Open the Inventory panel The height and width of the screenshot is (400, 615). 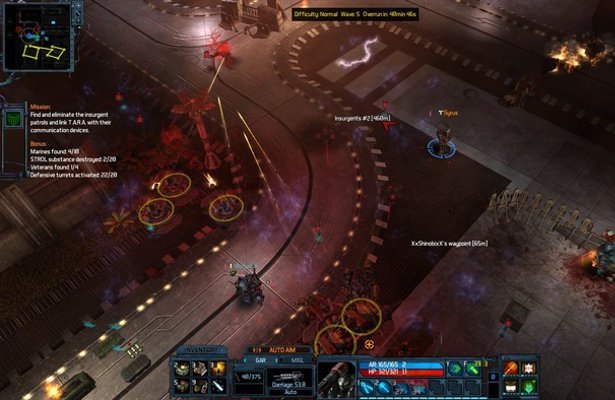click(198, 350)
